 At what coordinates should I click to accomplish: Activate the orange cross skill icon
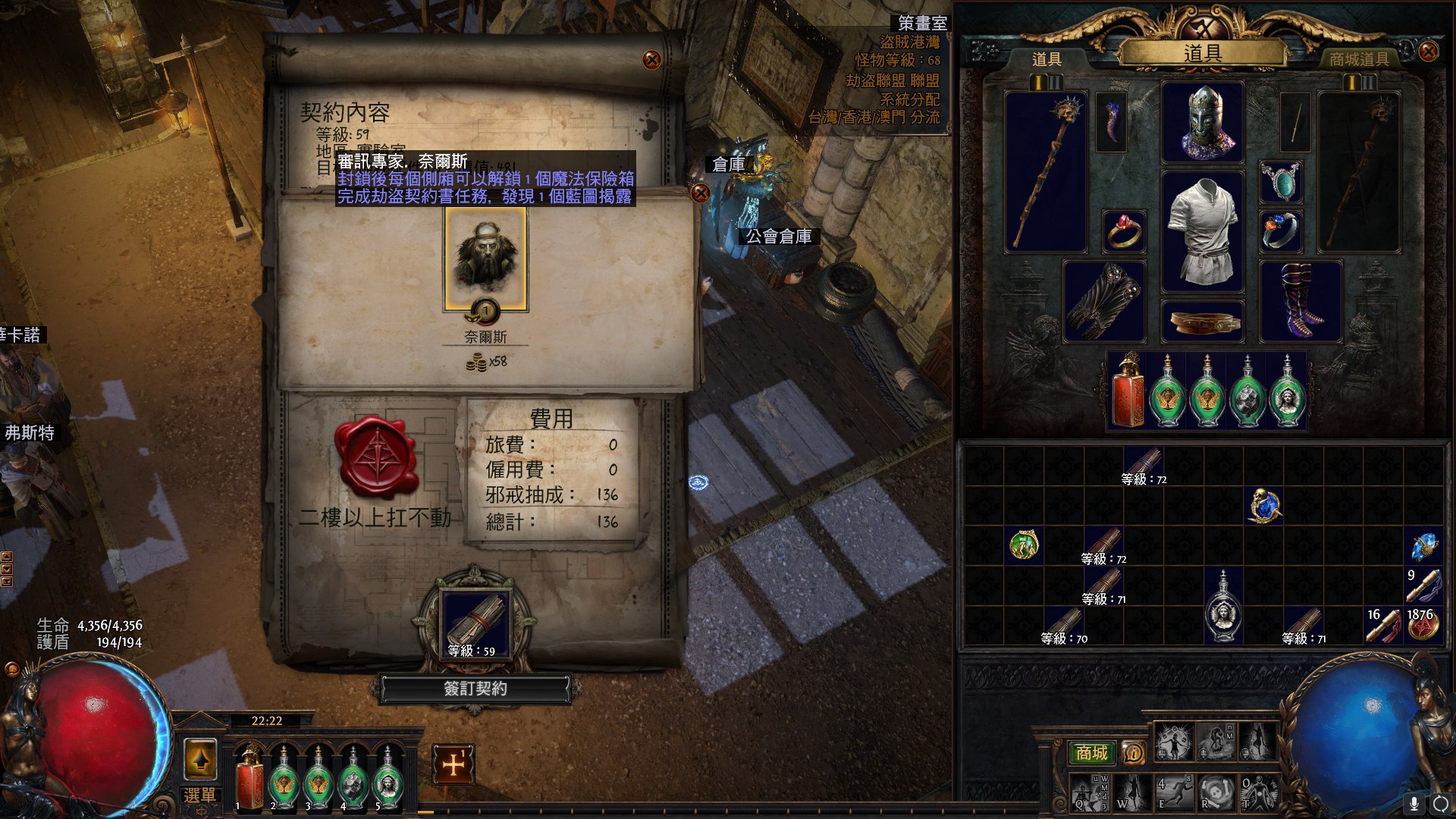453,764
